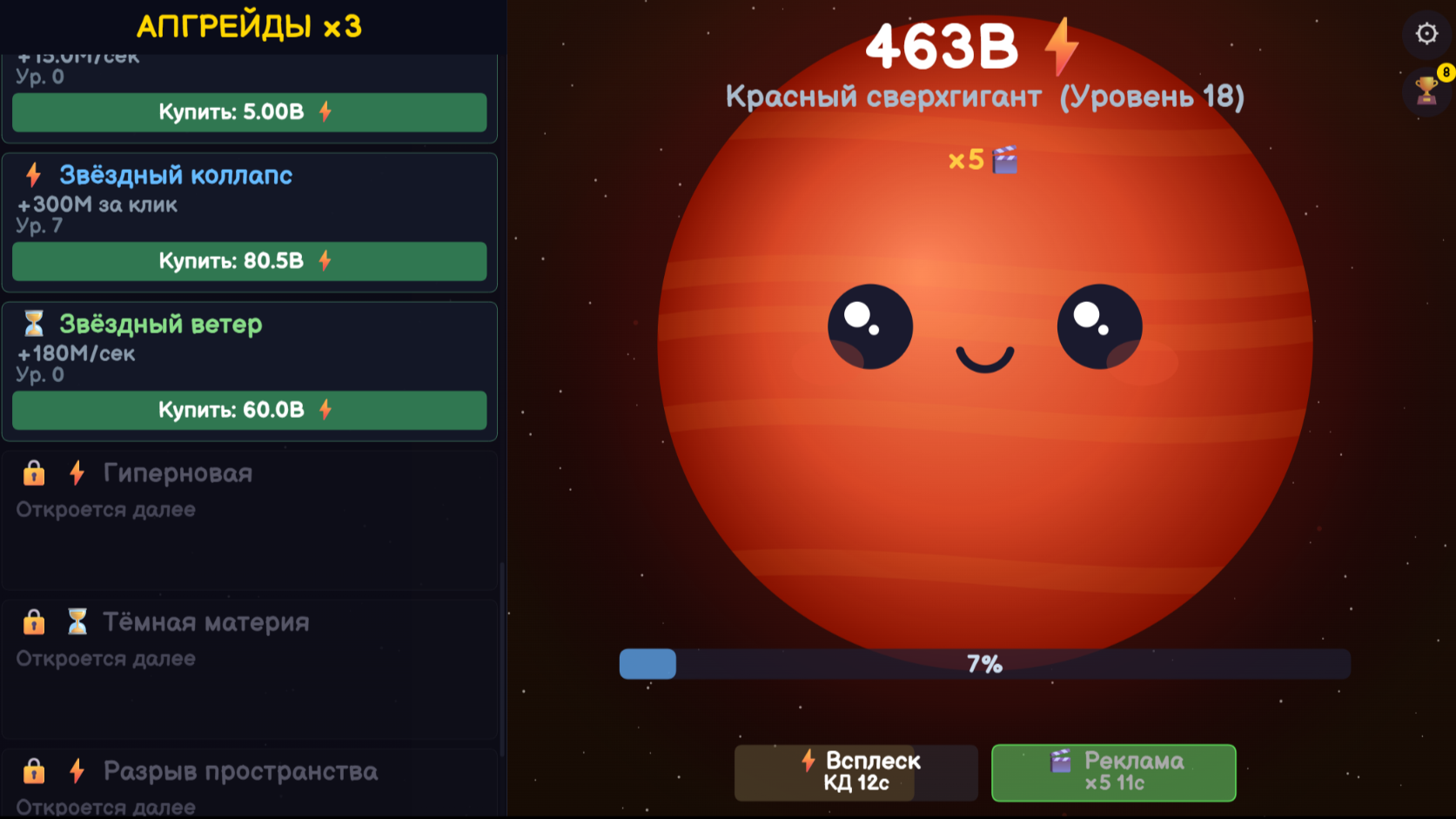This screenshot has height=819, width=1456.
Task: Click the lock icon on Разрыв пространства
Action: tap(33, 771)
